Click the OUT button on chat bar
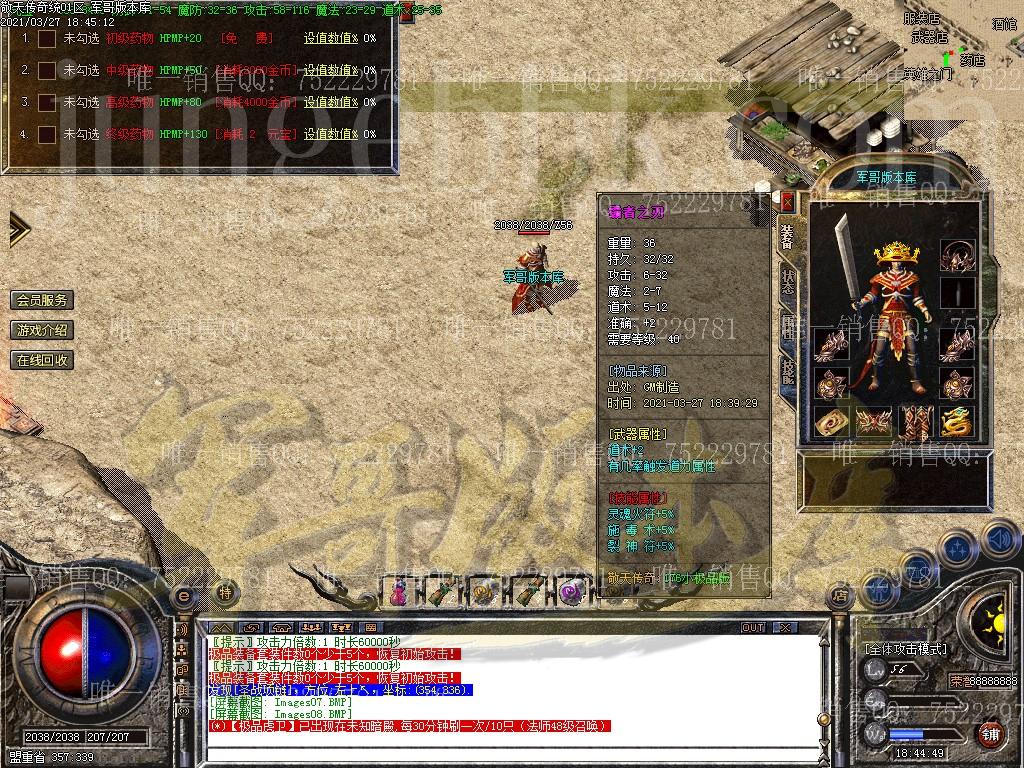Image resolution: width=1024 pixels, height=768 pixels. point(752,628)
